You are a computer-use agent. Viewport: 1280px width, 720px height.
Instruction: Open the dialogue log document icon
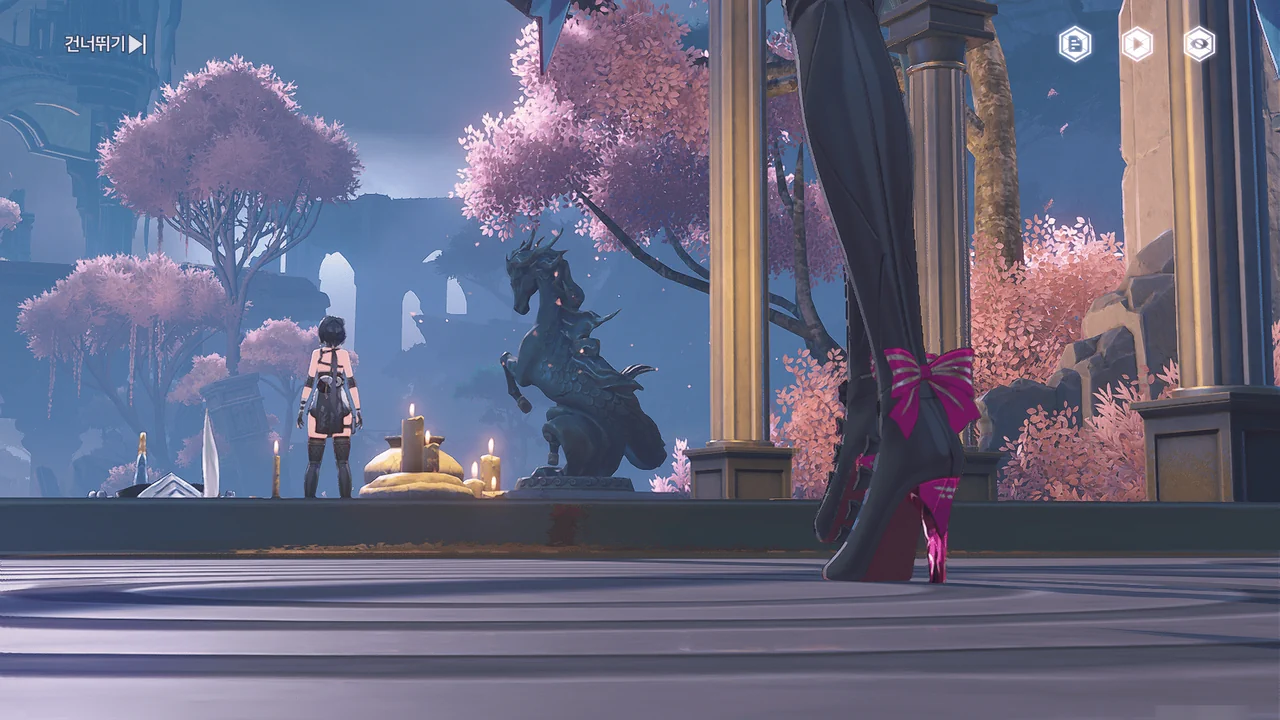tap(1075, 44)
